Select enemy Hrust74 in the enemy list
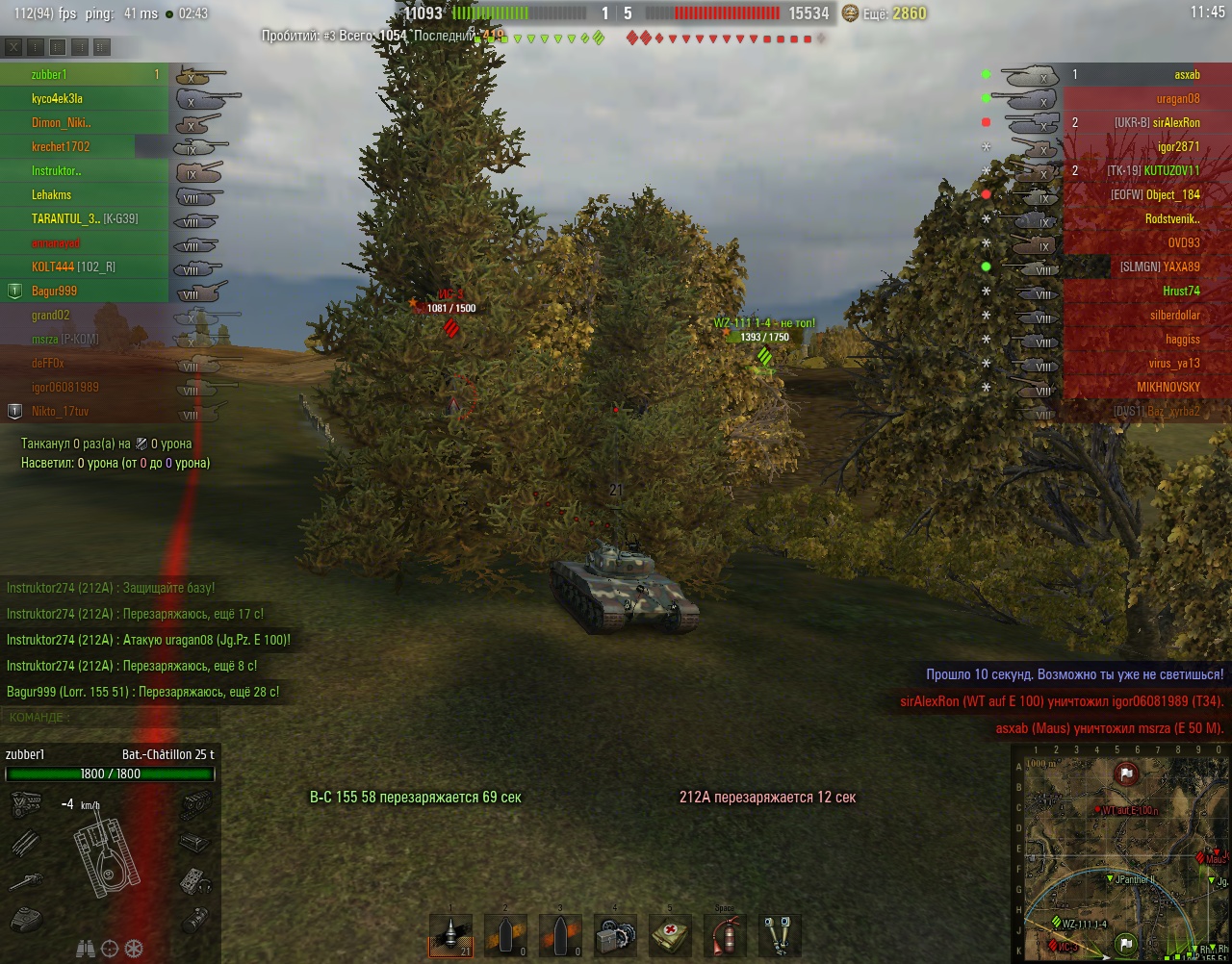This screenshot has height=964, width=1232. (x=1181, y=292)
